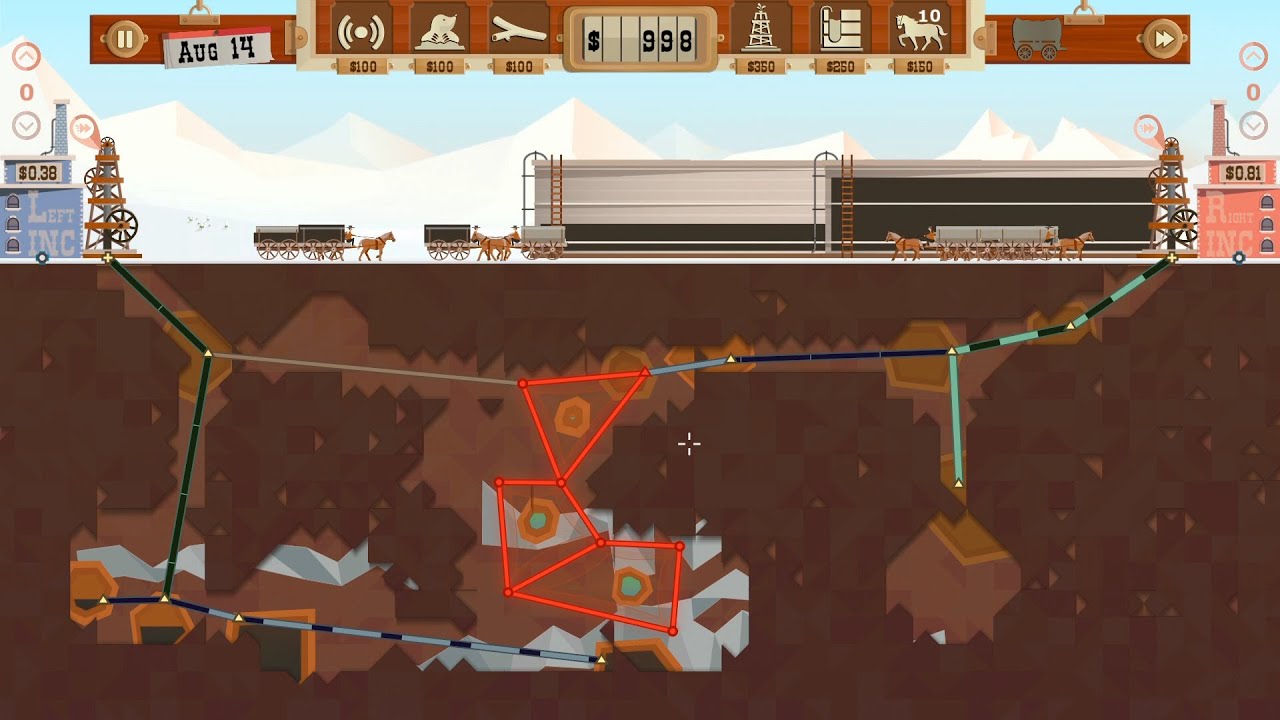
Task: Raise the Left Inc counter with the up arrow
Action: click(x=26, y=57)
